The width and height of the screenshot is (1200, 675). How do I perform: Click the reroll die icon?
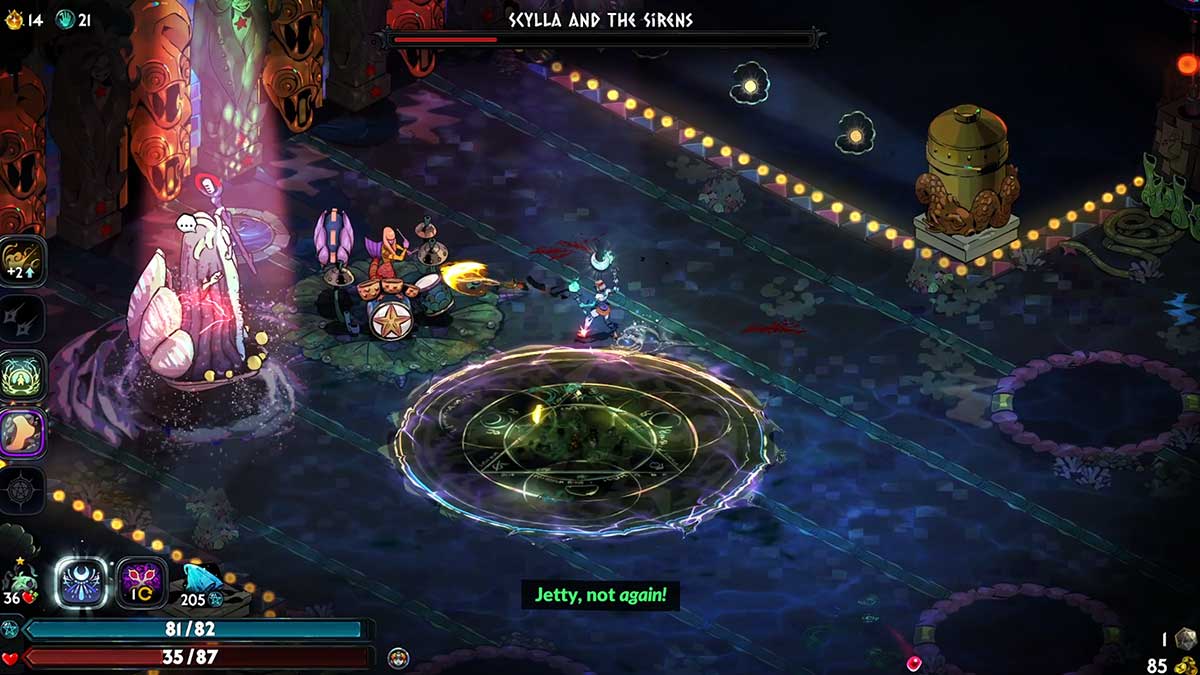[x=1184, y=639]
